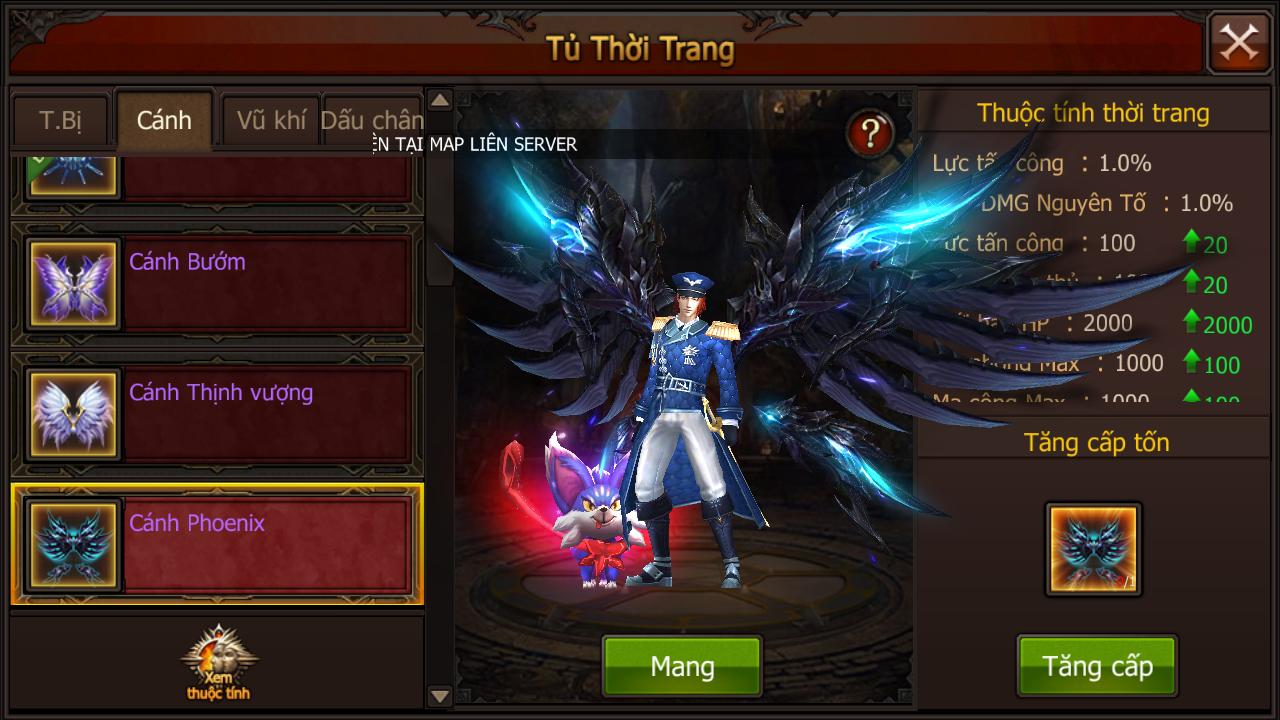Click the Tăng cấp upgrade button
This screenshot has width=1280, height=720.
(x=1097, y=666)
